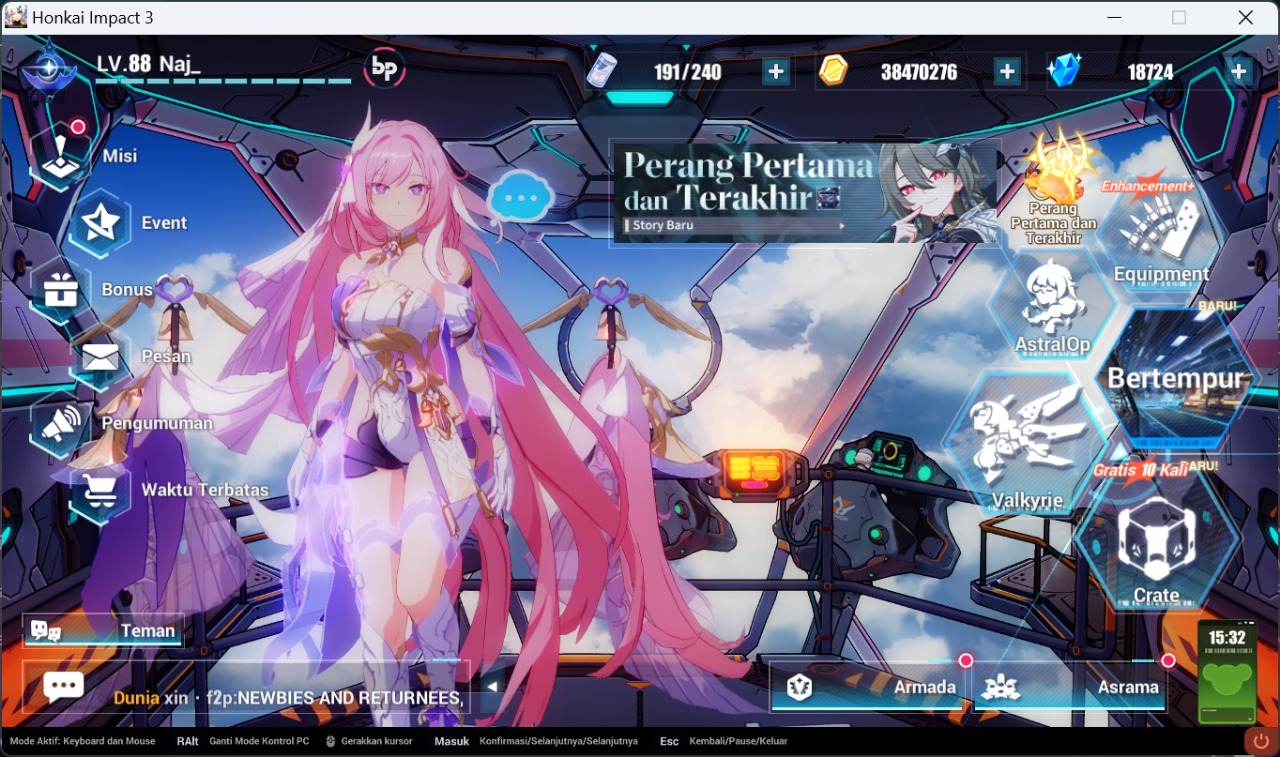Add stamina with the plus beside 191/240

[778, 70]
